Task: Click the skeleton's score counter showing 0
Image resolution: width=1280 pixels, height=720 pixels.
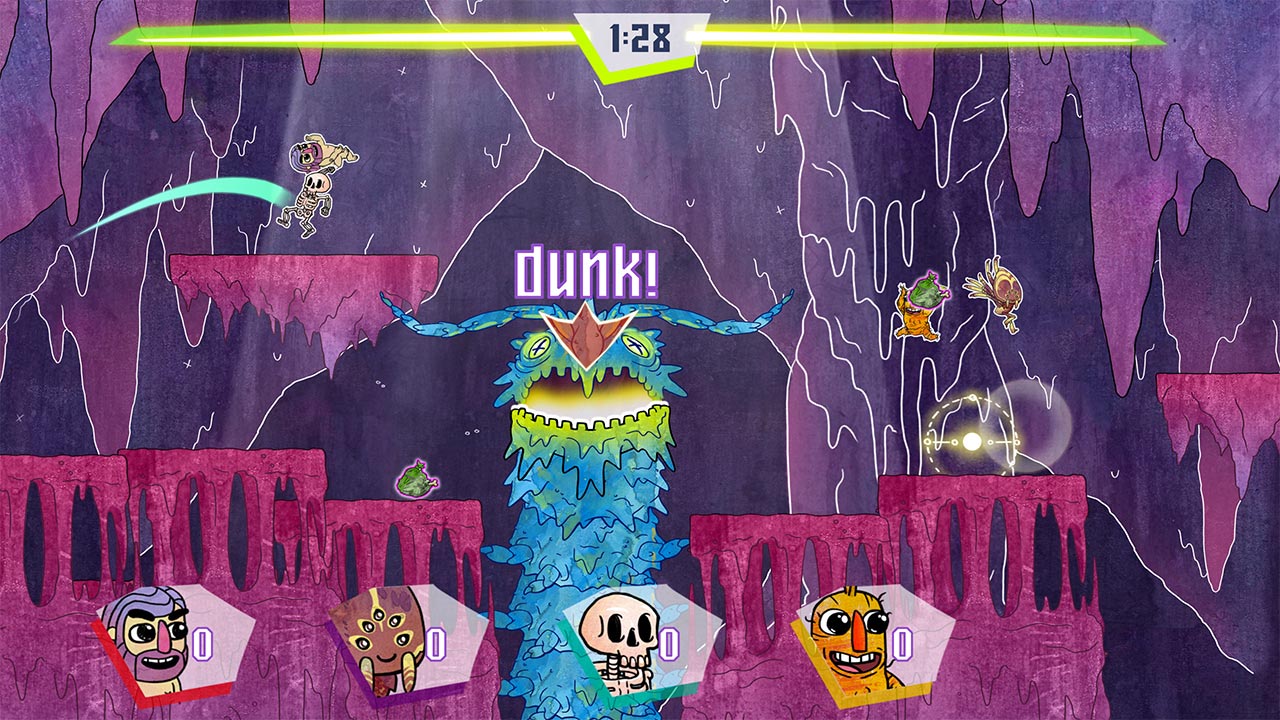Action: point(672,646)
